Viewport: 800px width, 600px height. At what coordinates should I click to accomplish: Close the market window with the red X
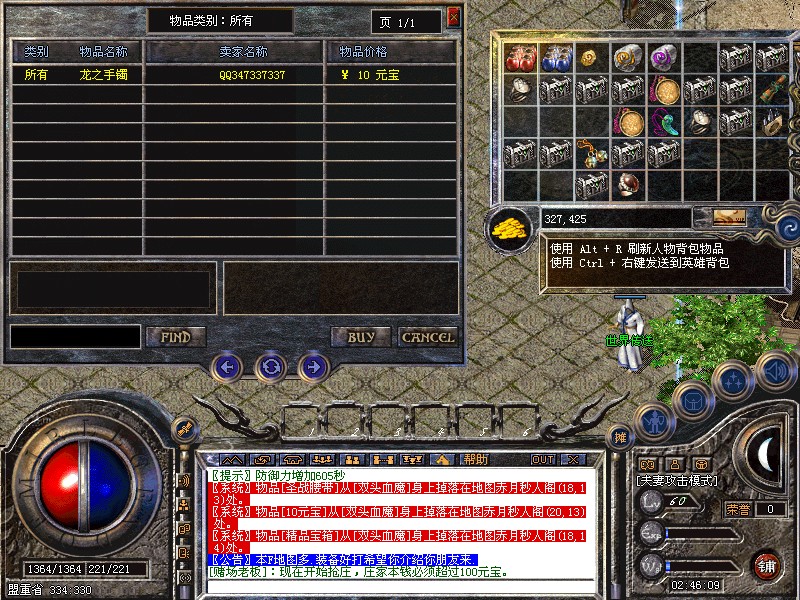pyautogui.click(x=455, y=16)
